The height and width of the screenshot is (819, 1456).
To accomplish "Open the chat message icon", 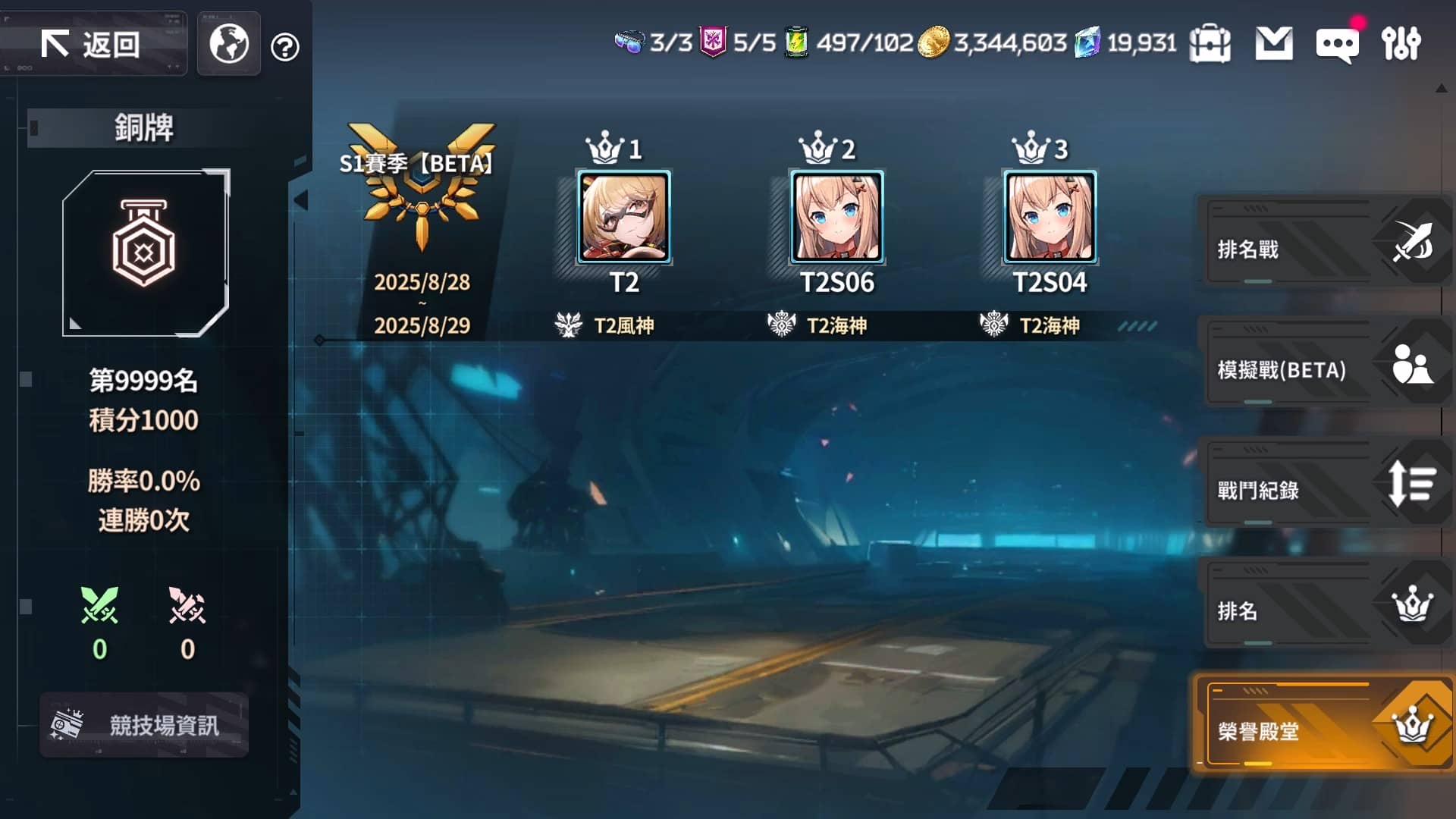I will click(1336, 44).
